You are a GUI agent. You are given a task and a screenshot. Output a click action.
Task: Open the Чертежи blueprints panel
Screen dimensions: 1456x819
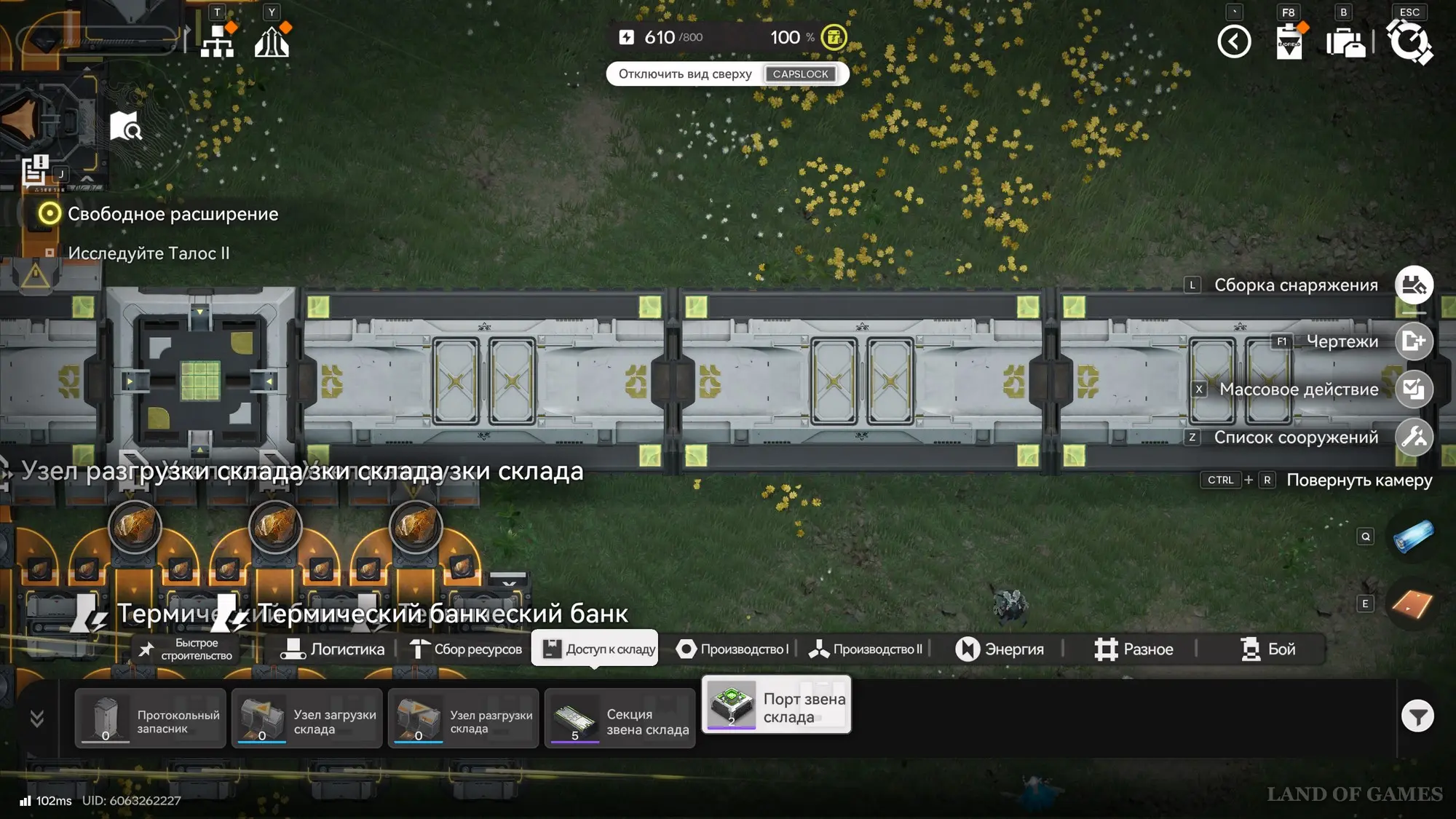1414,341
